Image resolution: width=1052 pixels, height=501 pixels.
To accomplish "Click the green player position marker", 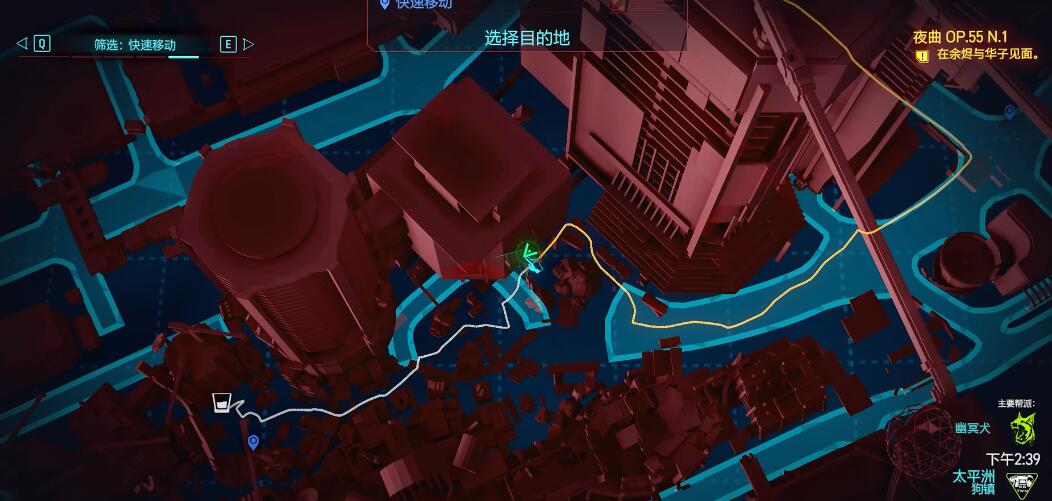I will (526, 254).
